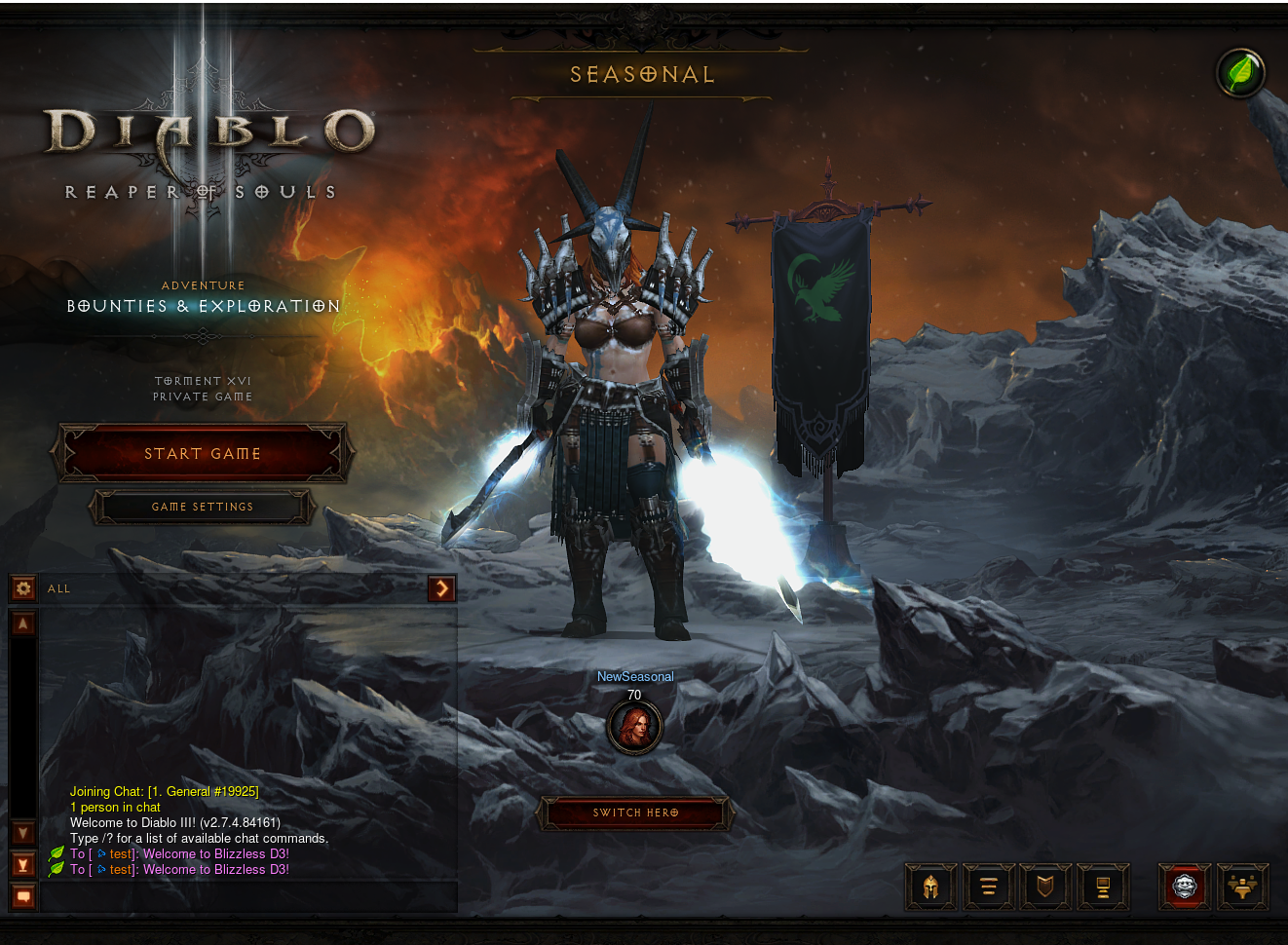Viewport: 1288px width, 945px height.
Task: Open chat settings gear icon
Action: point(23,587)
